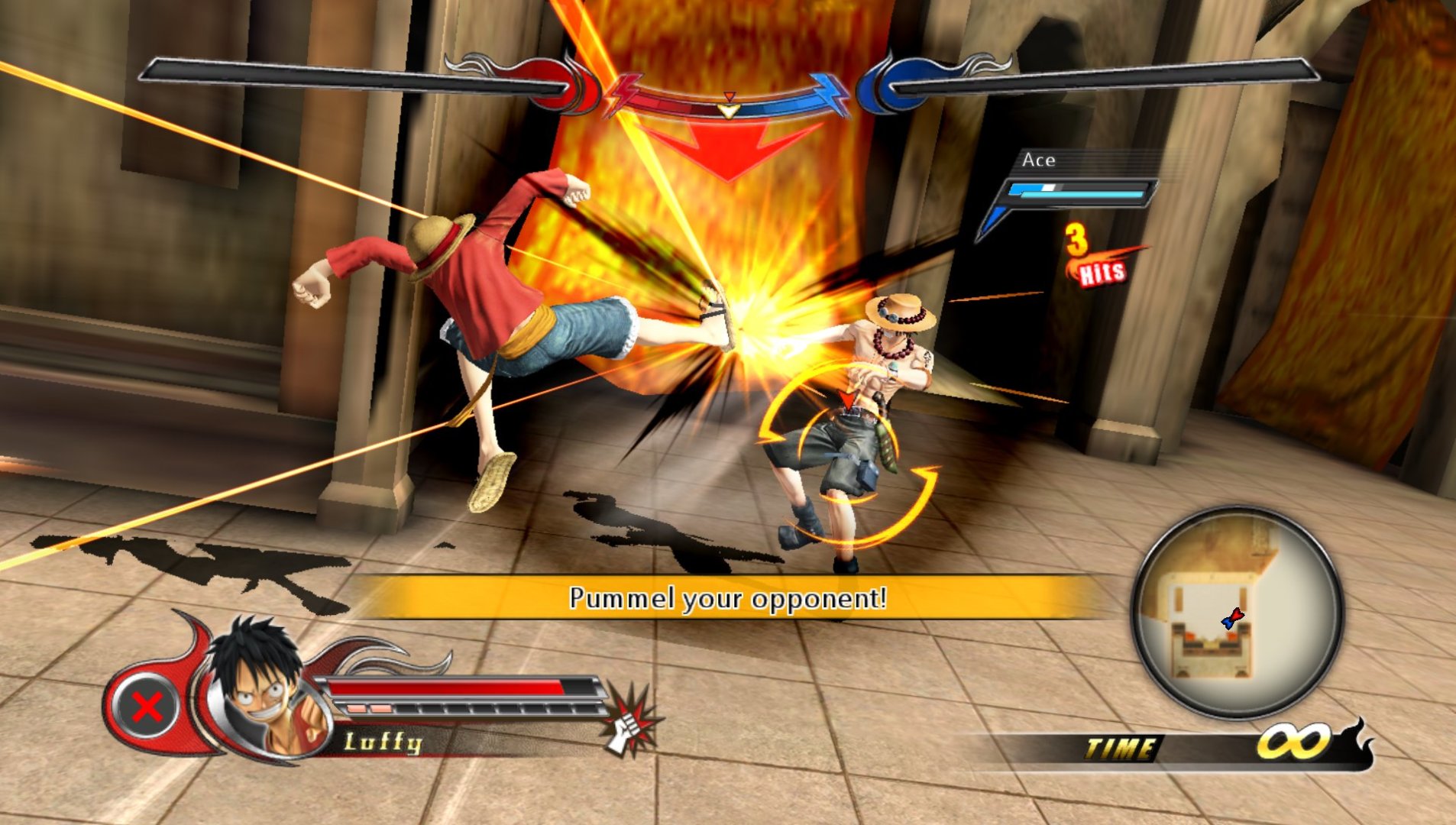Click the red X slot icon
This screenshot has height=825, width=1456.
pos(147,707)
